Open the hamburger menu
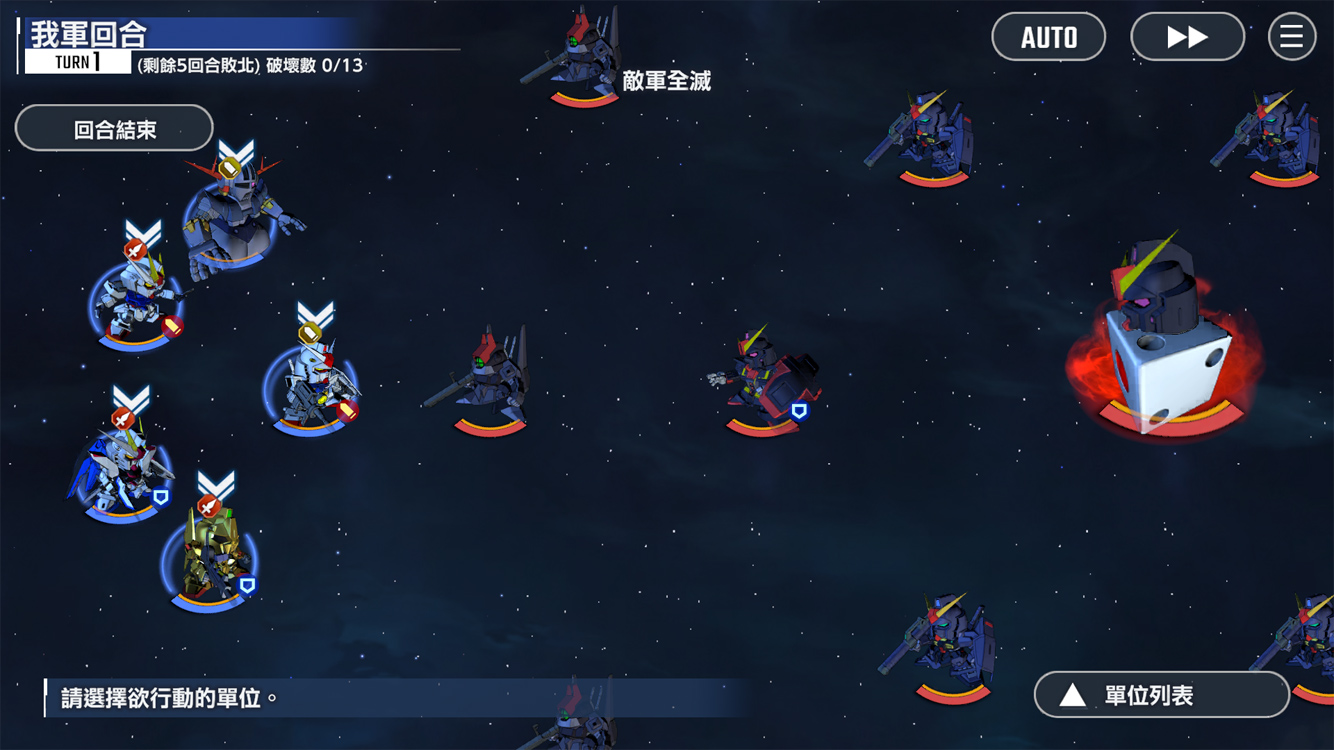The width and height of the screenshot is (1334, 750). click(x=1291, y=37)
